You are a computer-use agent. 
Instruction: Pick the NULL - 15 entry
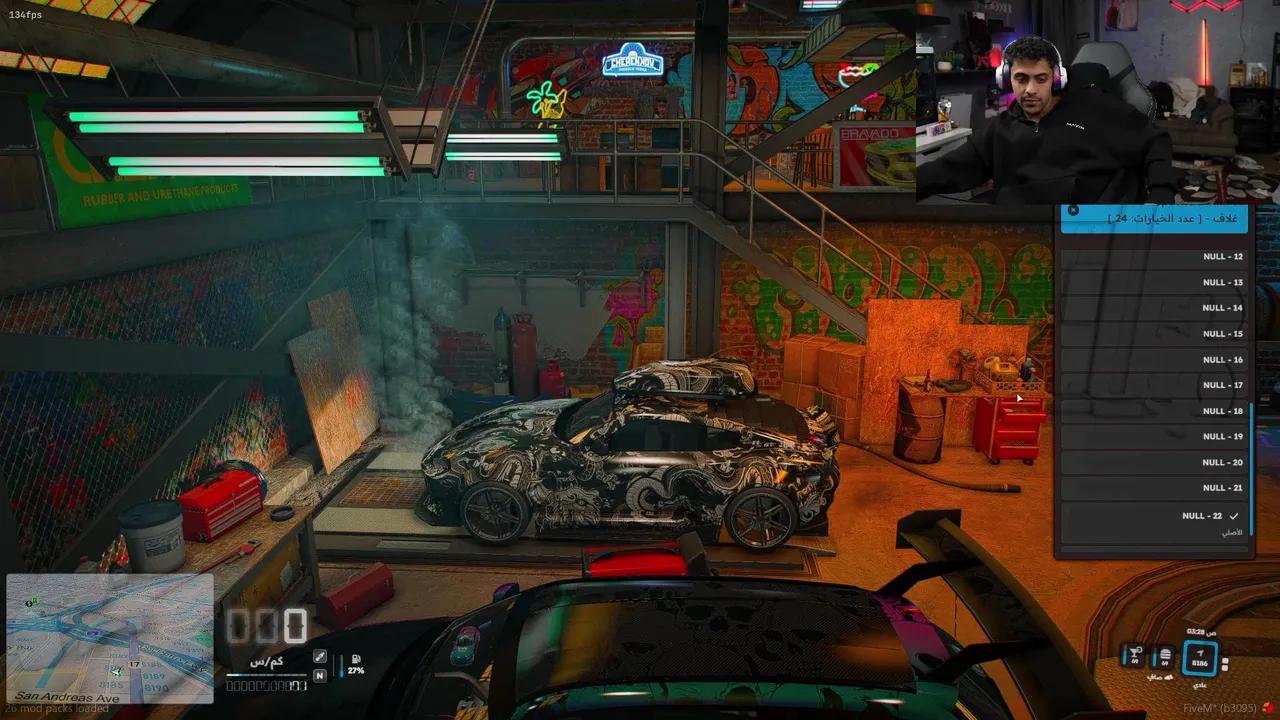(x=1153, y=334)
